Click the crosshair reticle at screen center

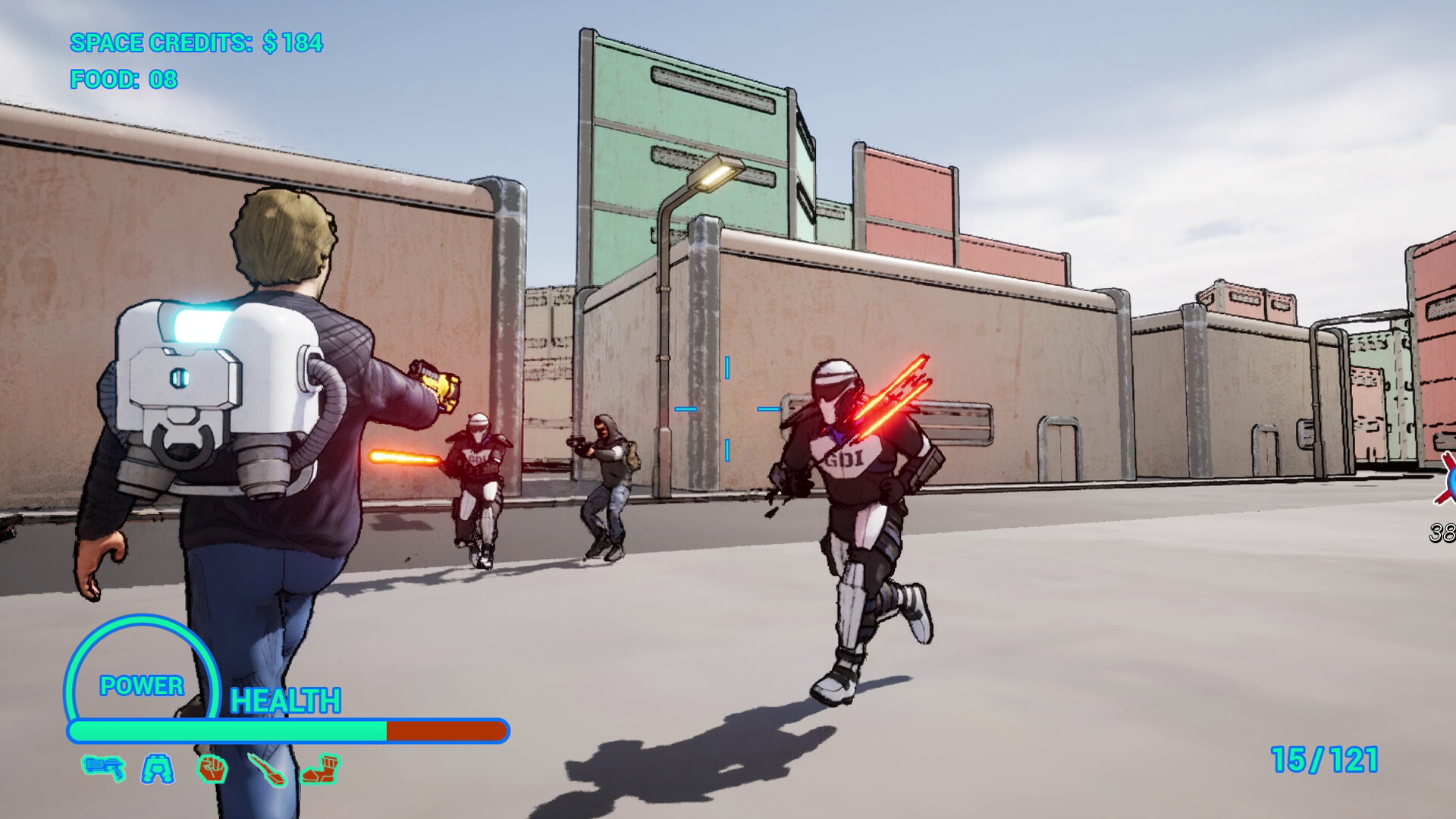pyautogui.click(x=728, y=409)
